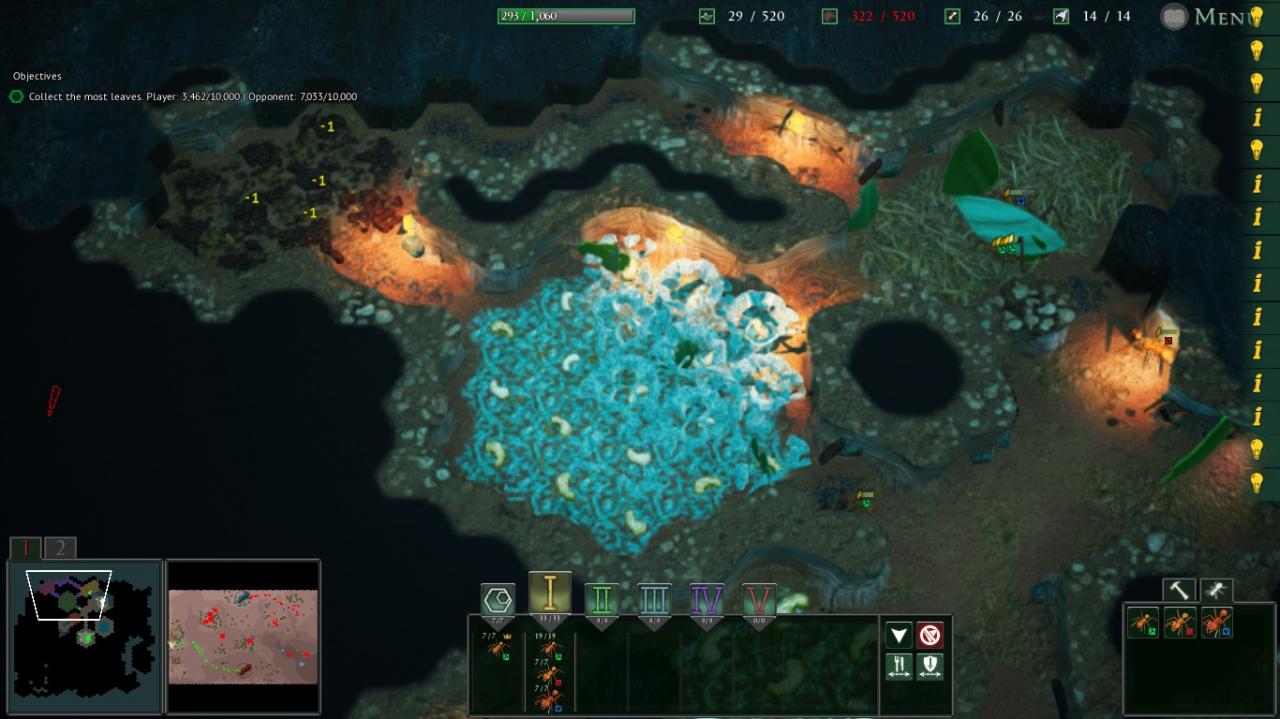Click the white down-arrow command button

tap(899, 635)
